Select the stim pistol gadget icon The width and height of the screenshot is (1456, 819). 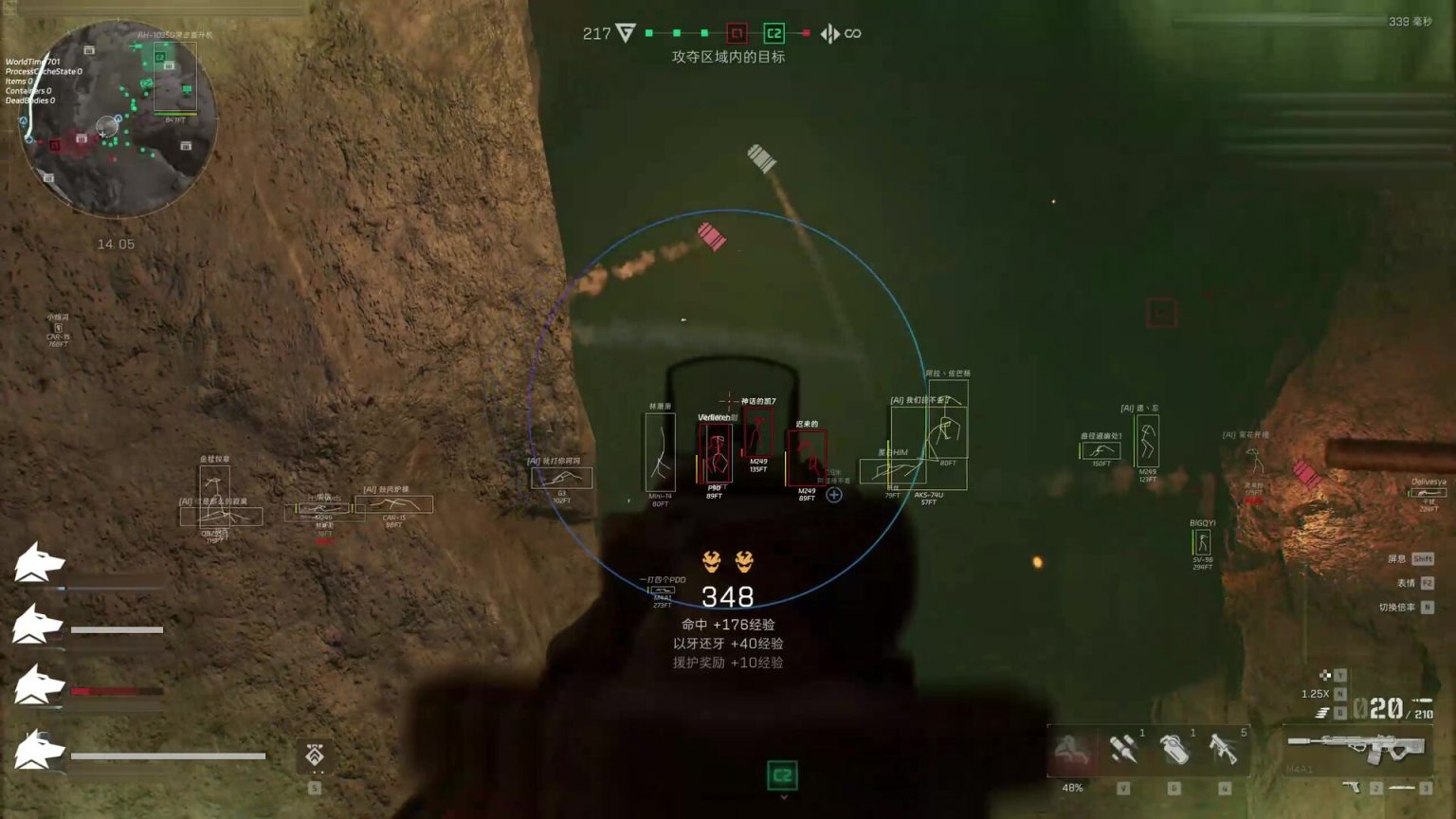[1226, 749]
